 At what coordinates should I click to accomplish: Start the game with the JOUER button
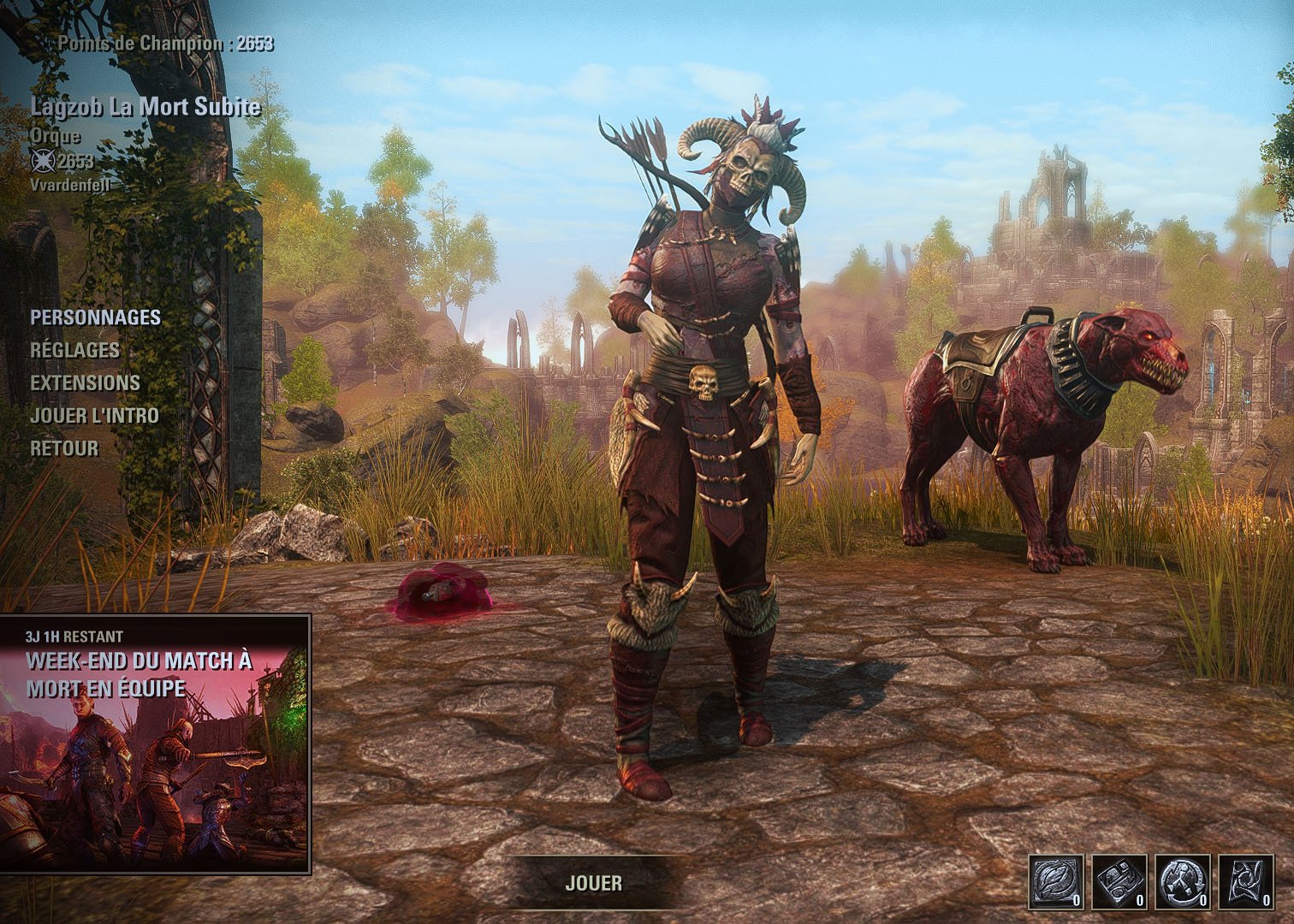point(593,883)
